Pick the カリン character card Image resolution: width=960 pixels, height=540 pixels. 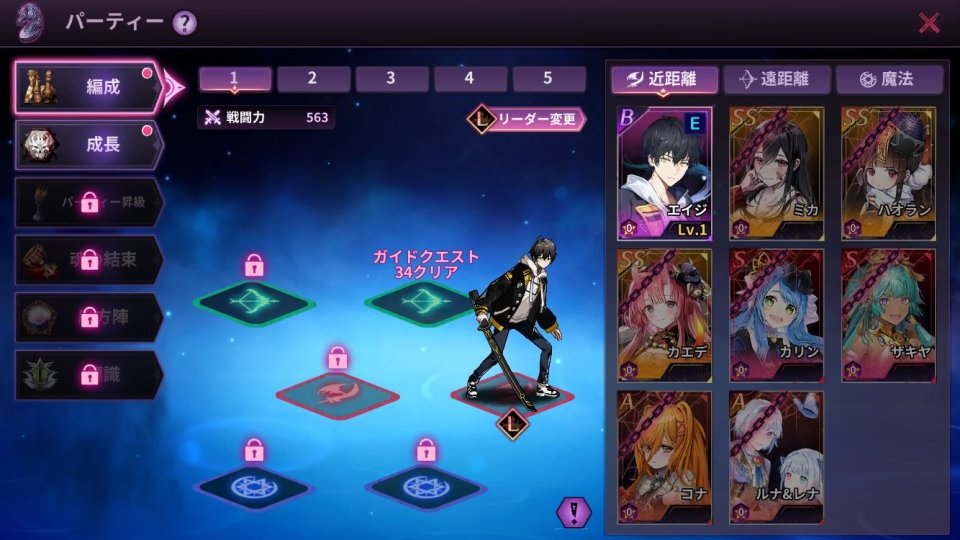tap(777, 316)
